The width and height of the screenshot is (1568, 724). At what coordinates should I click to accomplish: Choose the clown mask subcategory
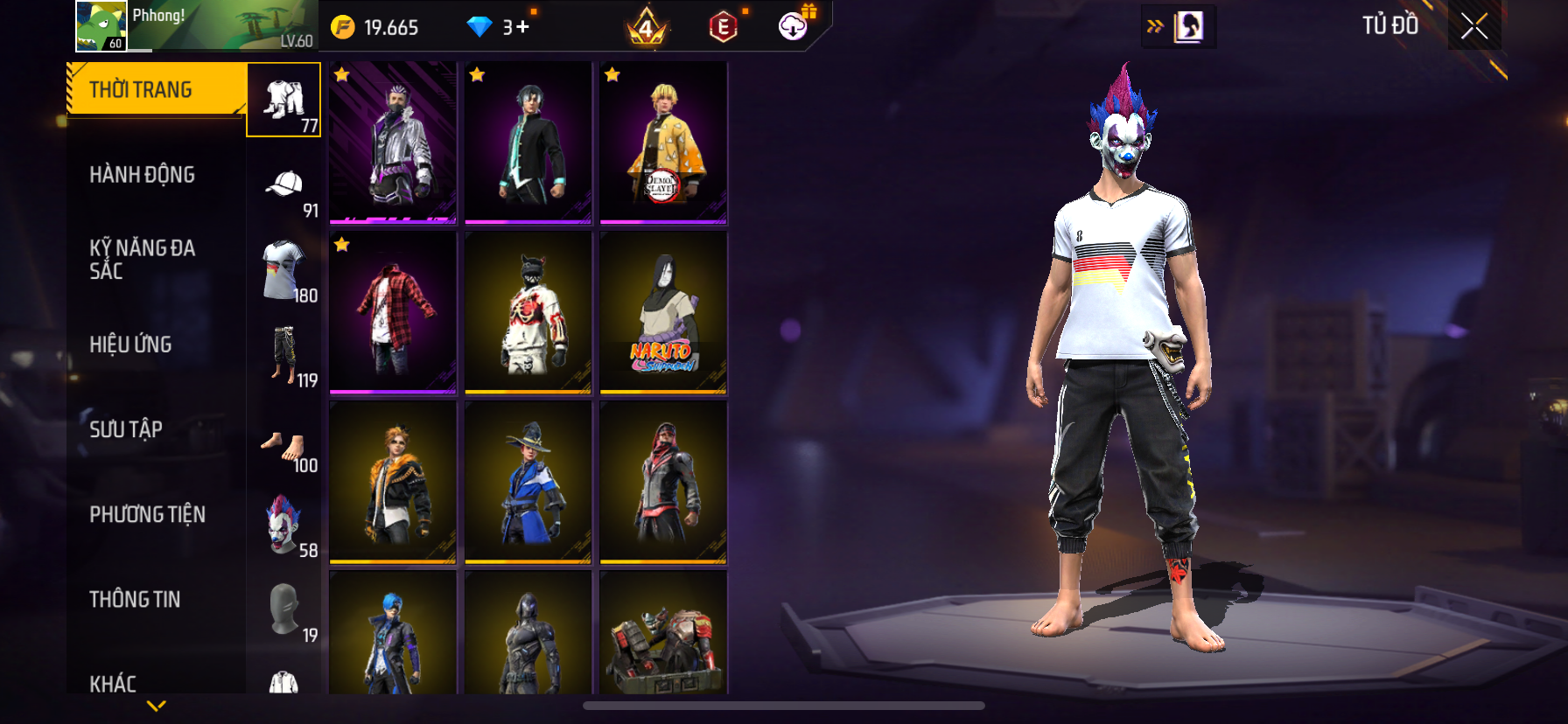tap(283, 525)
